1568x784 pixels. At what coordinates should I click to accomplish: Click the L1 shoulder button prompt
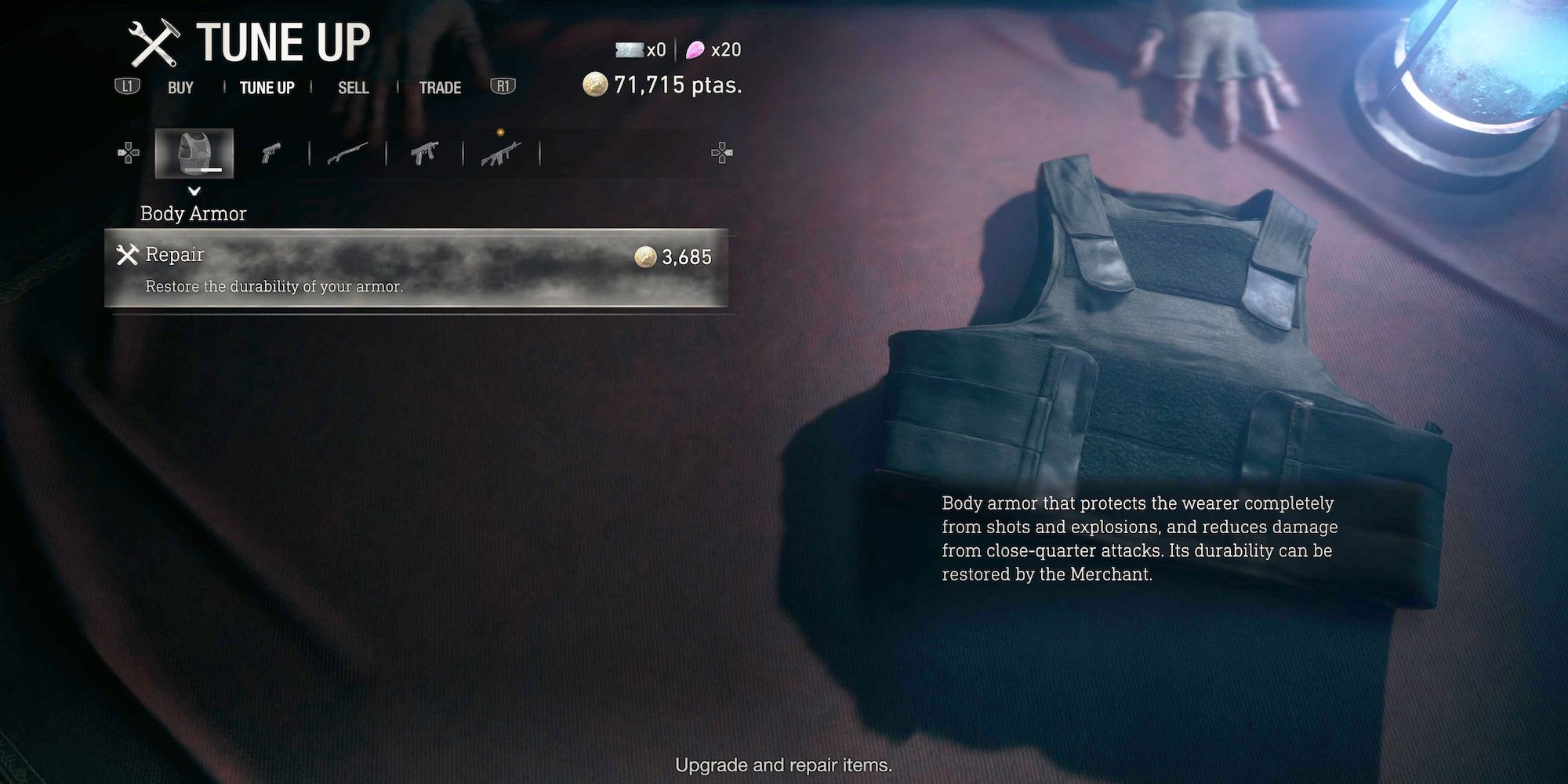pos(128,88)
